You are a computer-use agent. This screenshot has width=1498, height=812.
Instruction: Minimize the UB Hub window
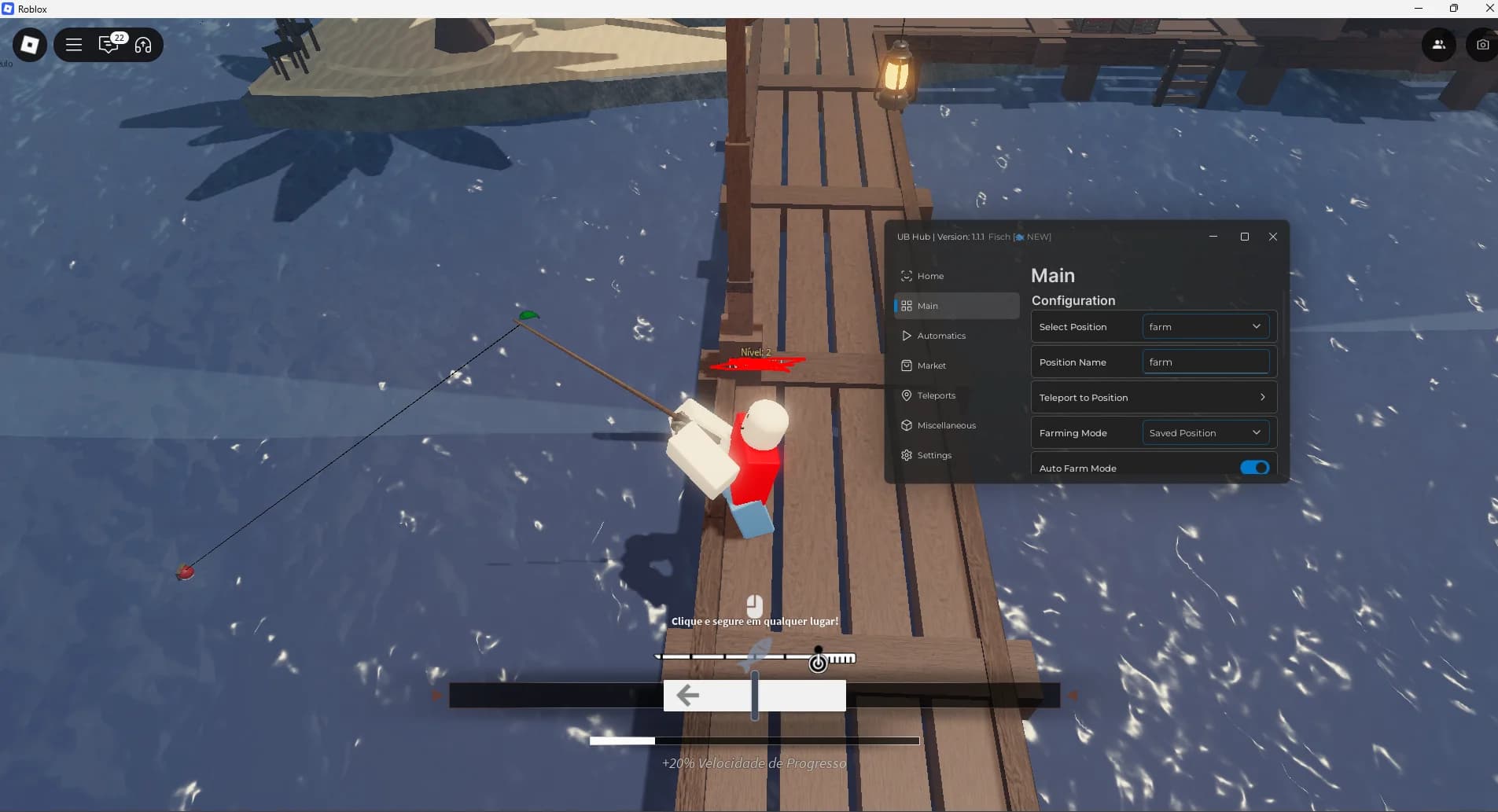click(1213, 236)
